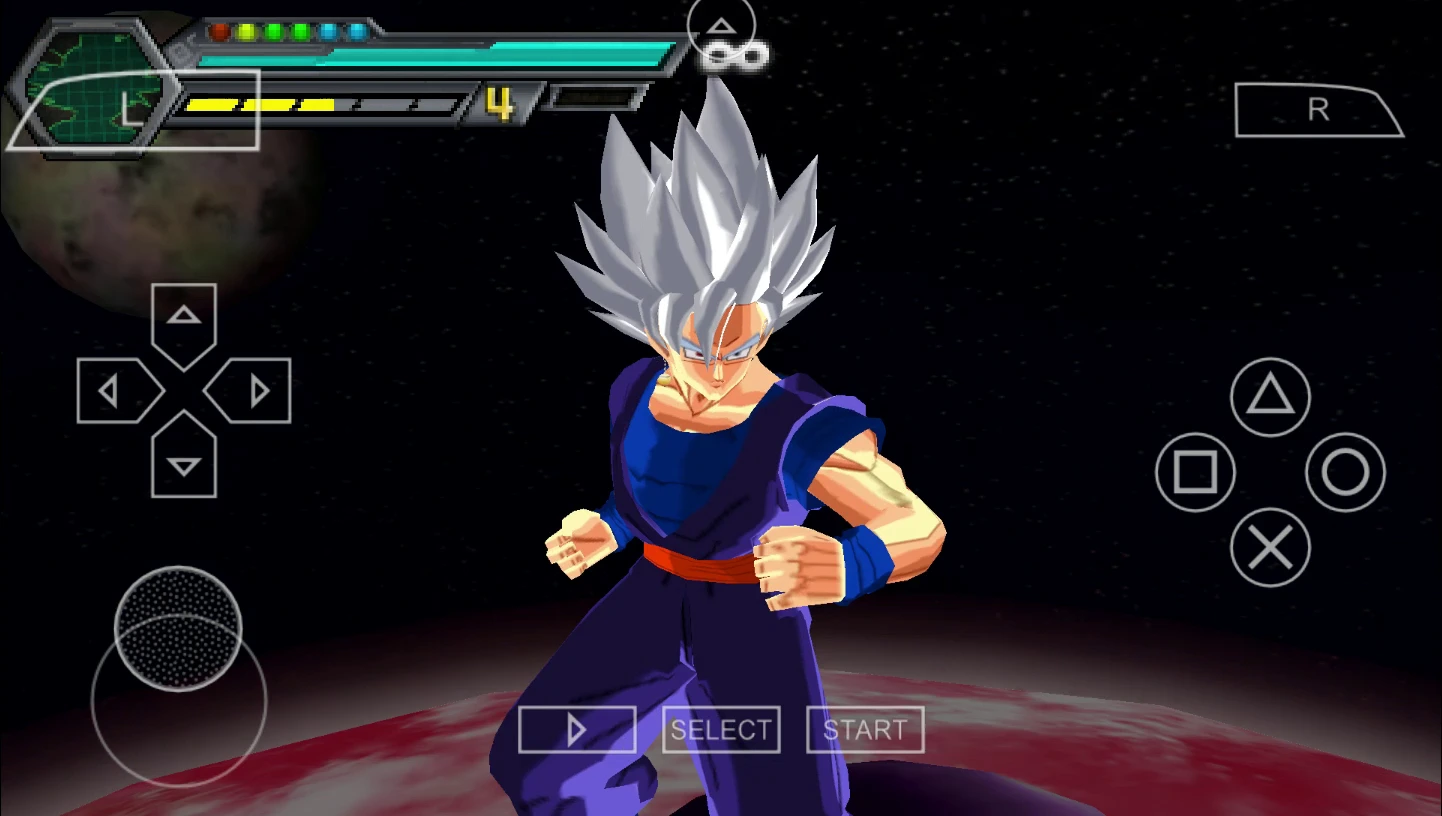Click the START touch button
The width and height of the screenshot is (1442, 816).
point(865,730)
